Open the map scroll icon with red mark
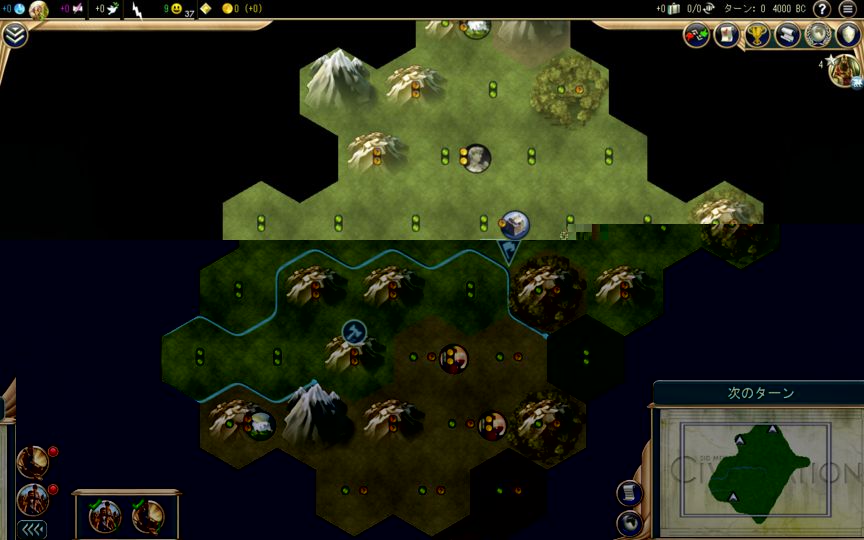 tap(726, 35)
